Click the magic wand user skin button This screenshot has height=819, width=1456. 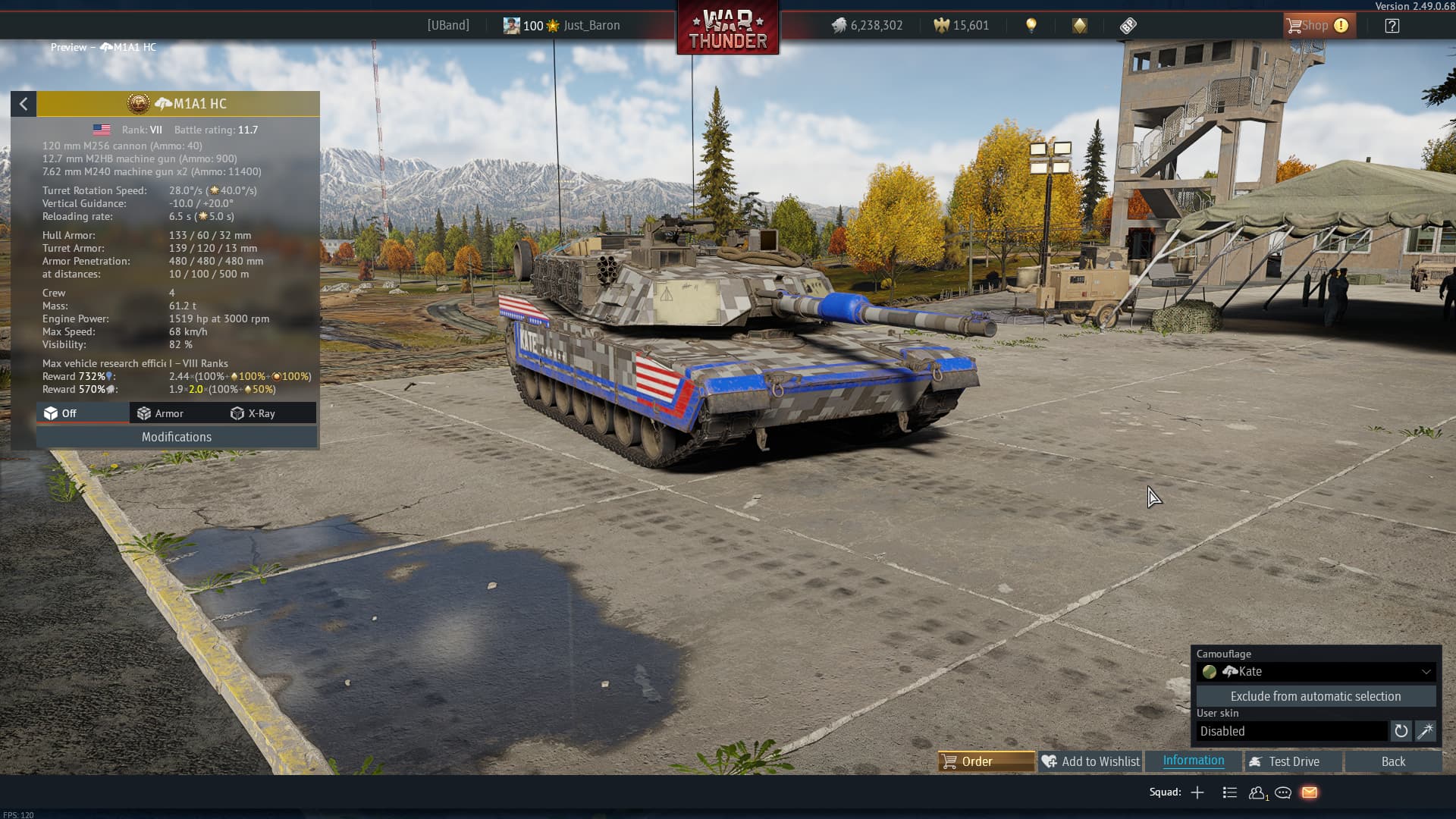click(1425, 731)
